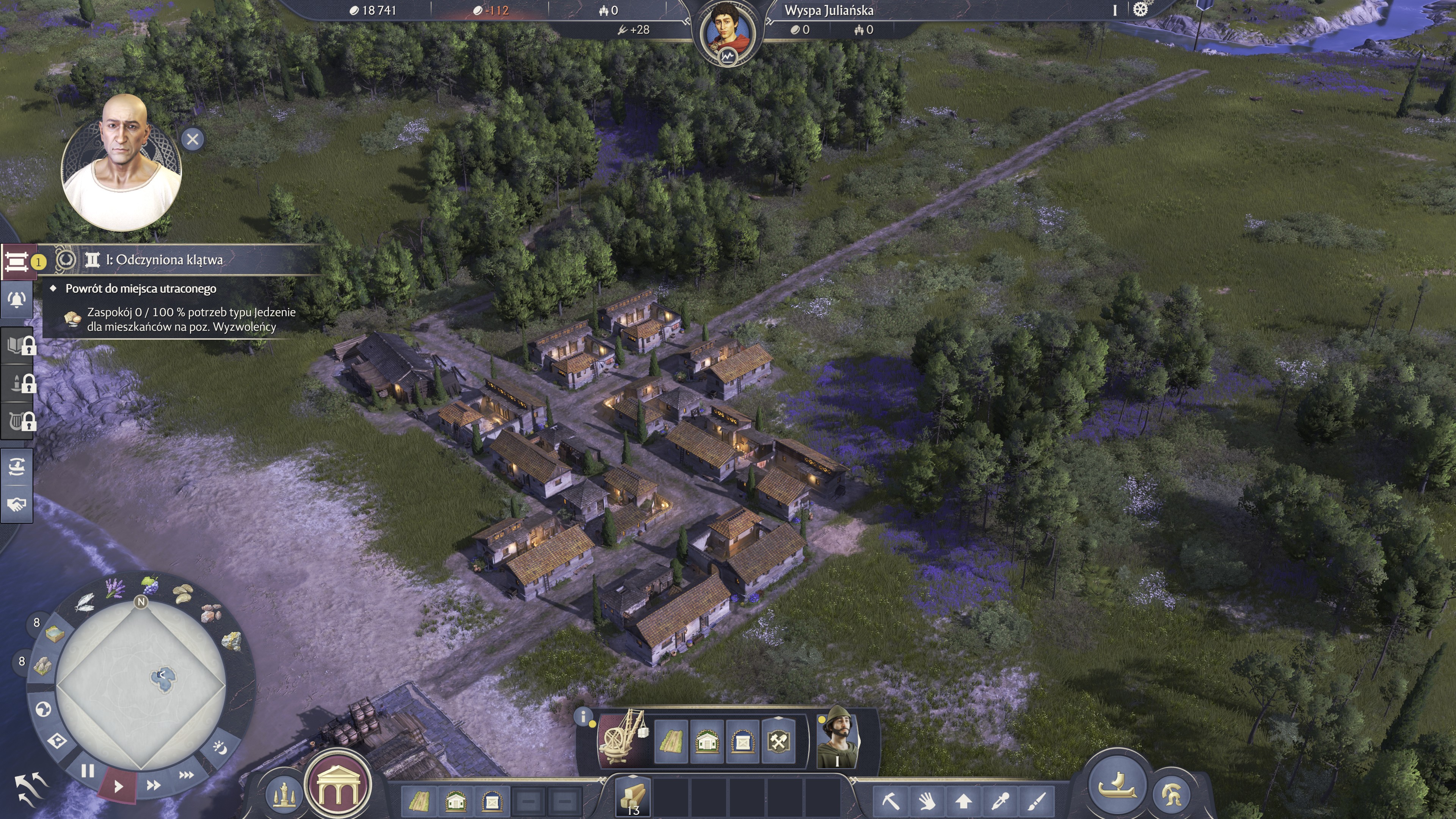Viewport: 1456px width, 819px height.
Task: Pick the eyedropper copy tool
Action: click(1001, 801)
